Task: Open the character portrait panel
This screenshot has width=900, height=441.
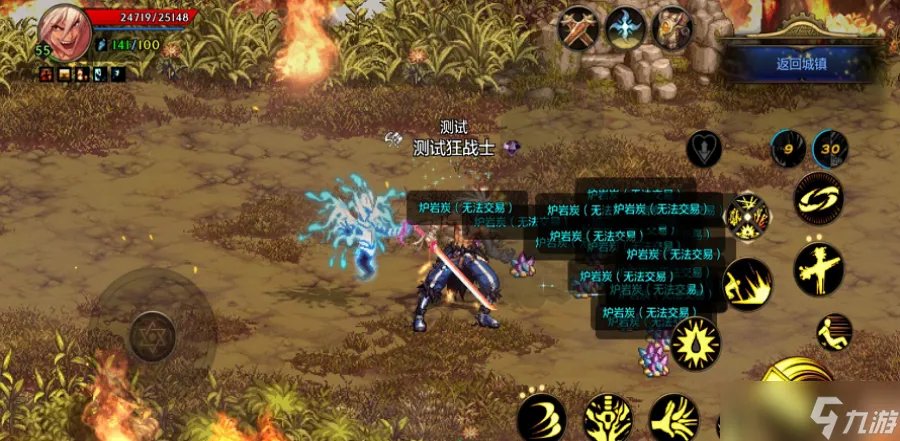Action: pyautogui.click(x=65, y=32)
